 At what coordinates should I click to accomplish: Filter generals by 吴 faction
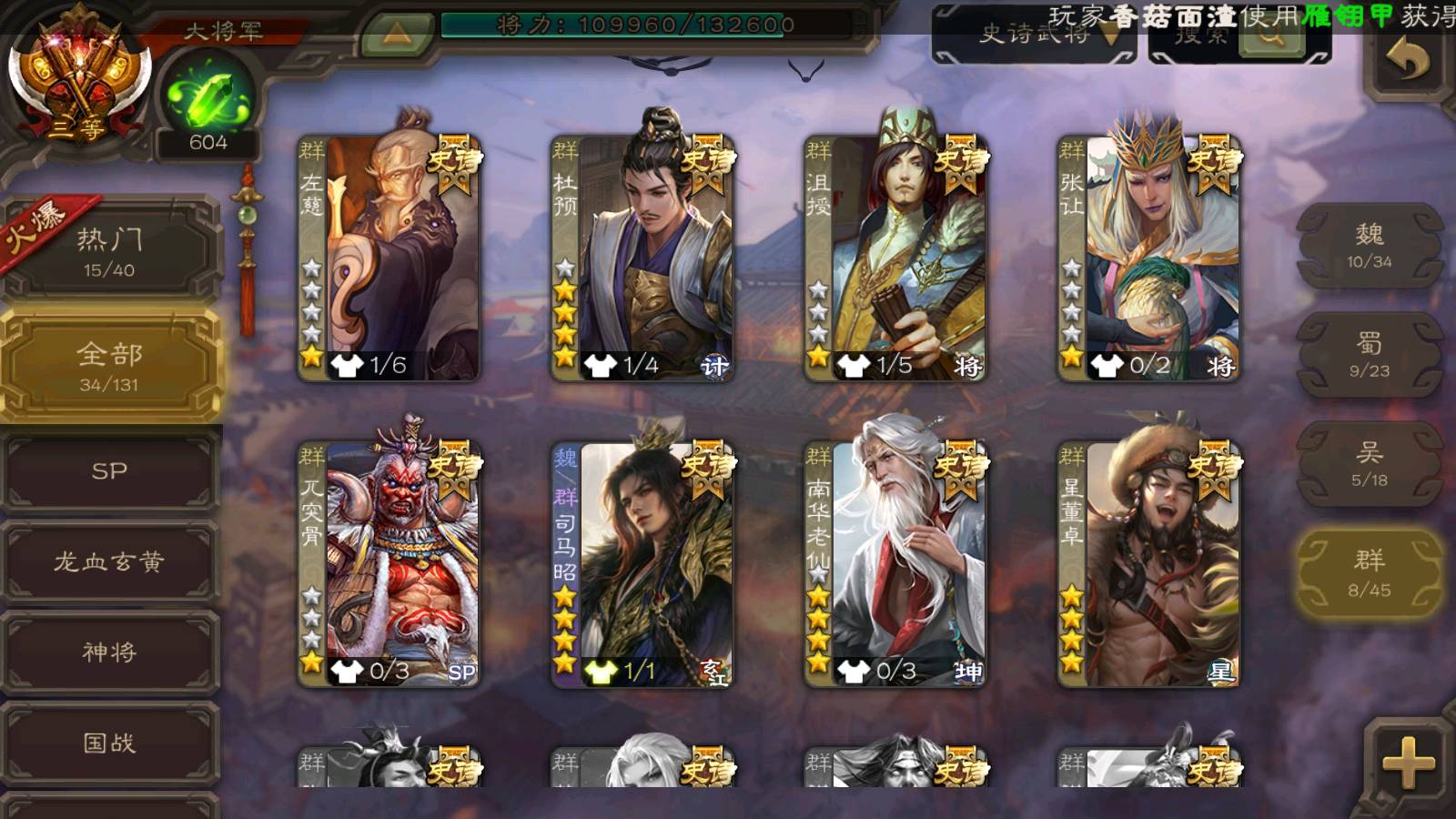click(1369, 464)
